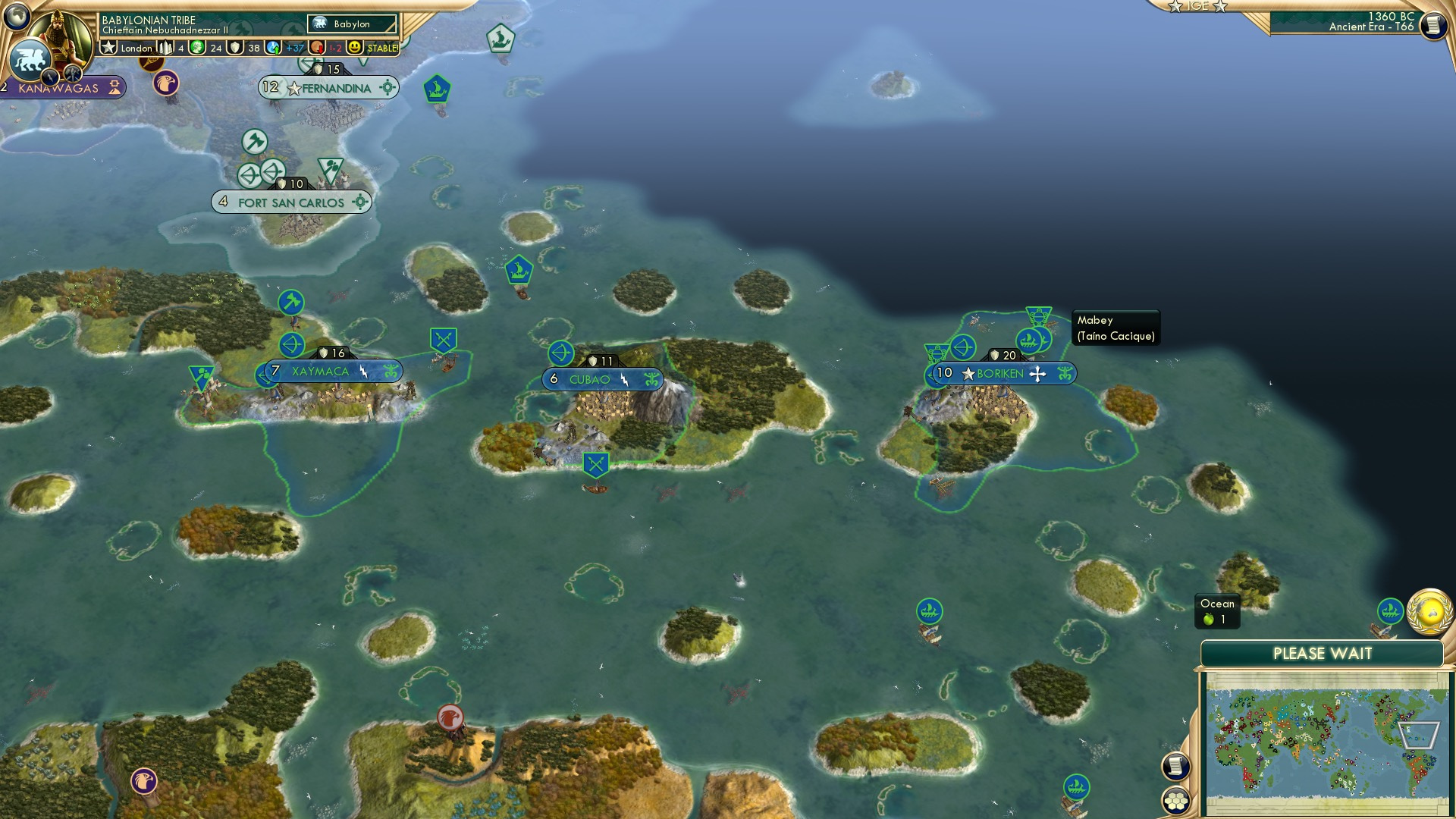Expand the Fernandina city banner crosshair
Screen dimensions: 1456x819
coord(388,88)
